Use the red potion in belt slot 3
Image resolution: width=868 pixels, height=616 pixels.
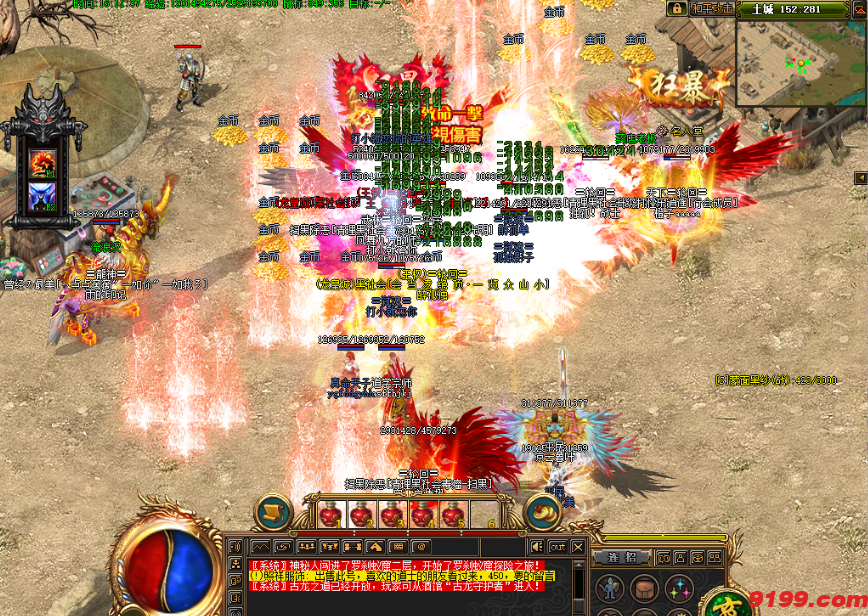pos(391,515)
